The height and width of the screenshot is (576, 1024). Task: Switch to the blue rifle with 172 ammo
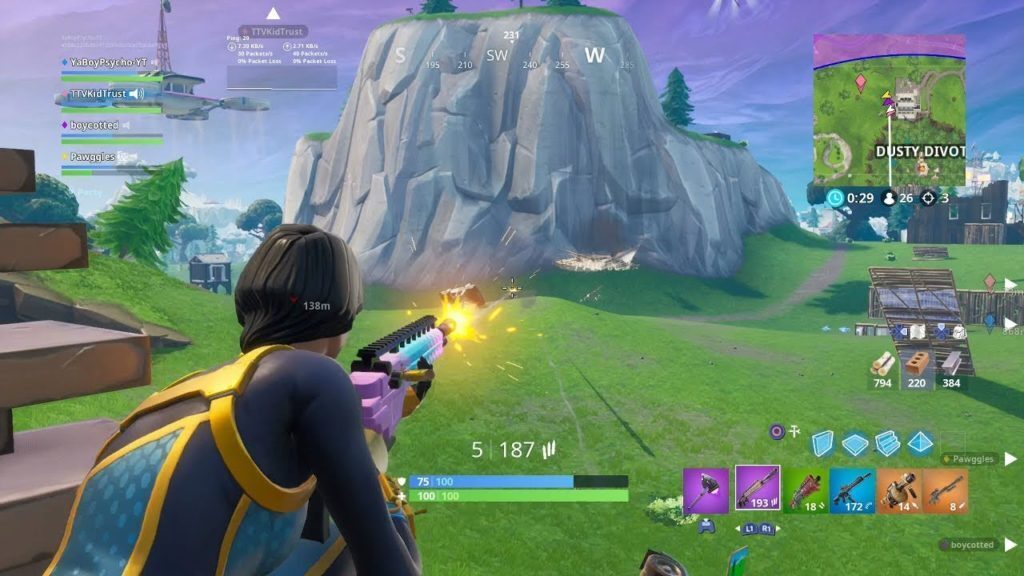pyautogui.click(x=852, y=490)
